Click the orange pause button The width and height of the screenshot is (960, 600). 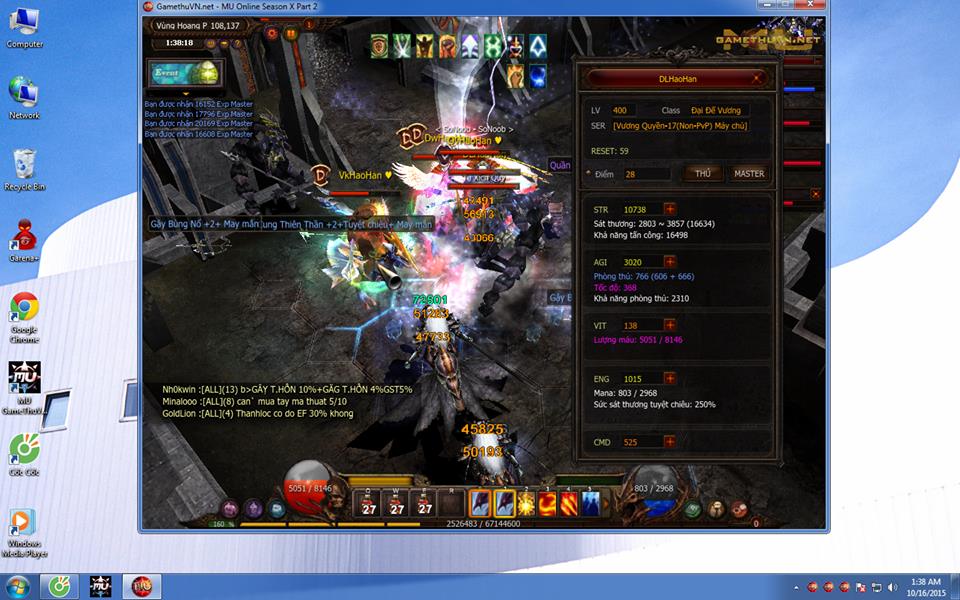click(291, 33)
